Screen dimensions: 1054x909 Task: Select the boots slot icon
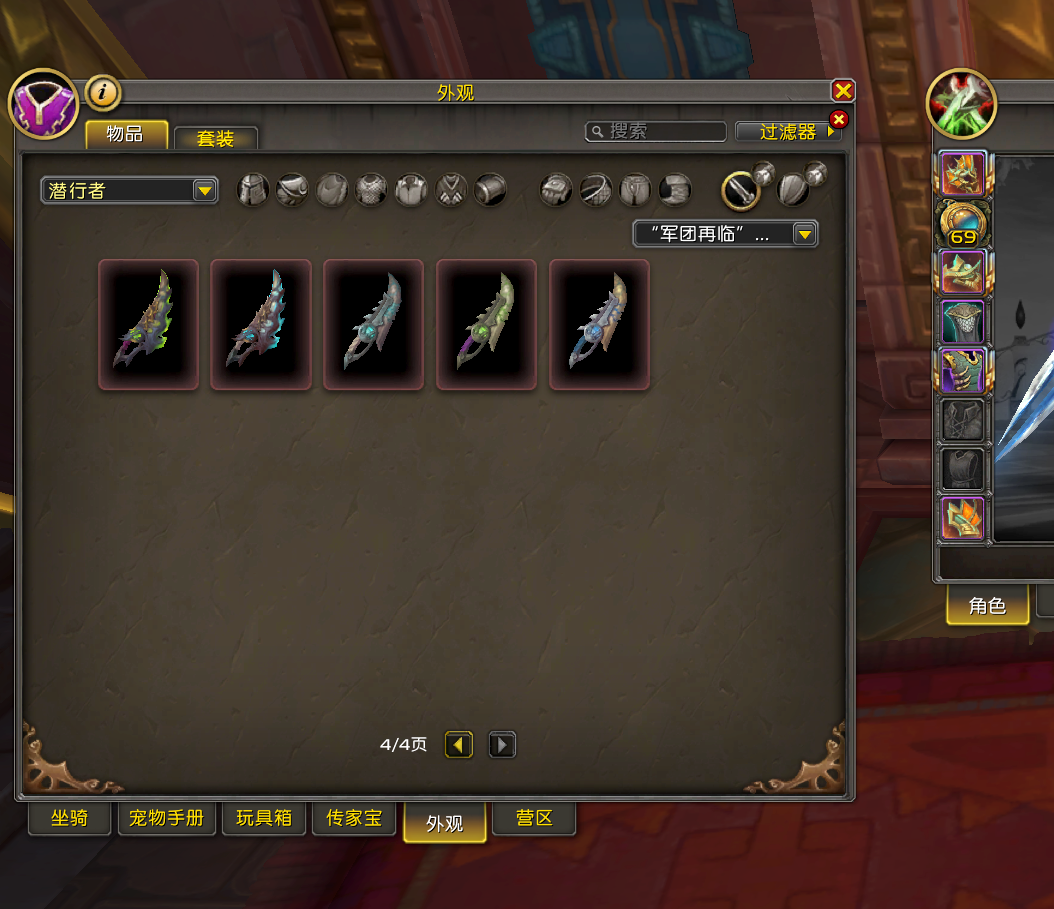click(675, 190)
